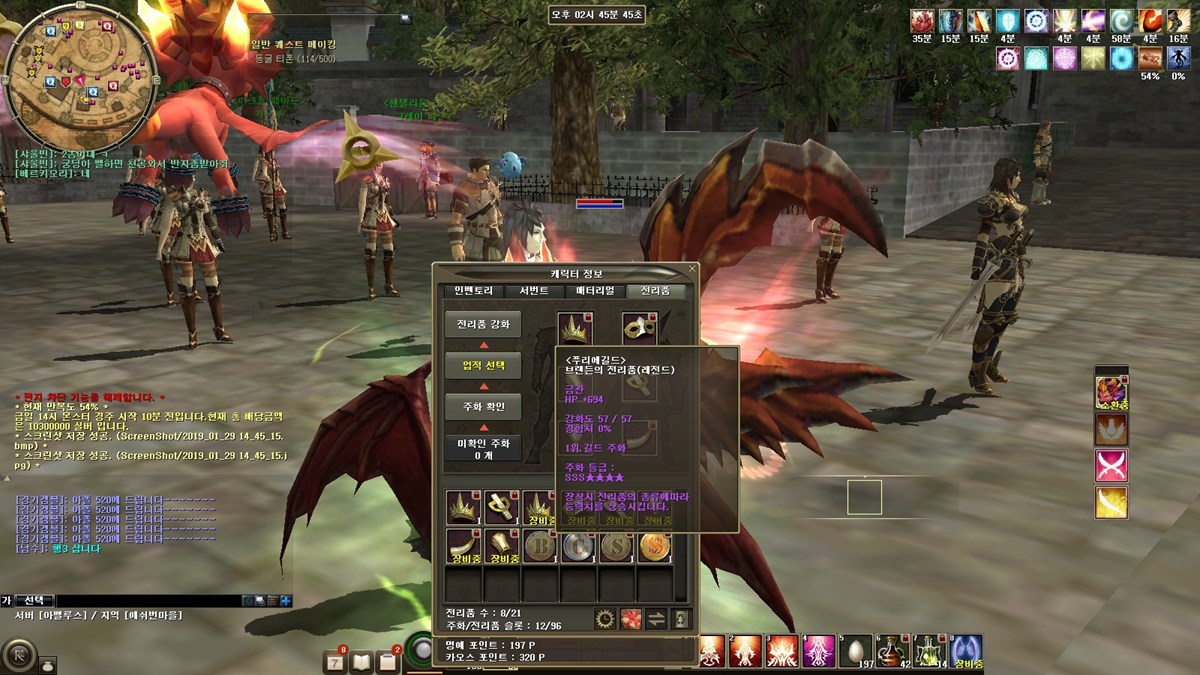Click the red gift box button
The height and width of the screenshot is (675, 1200).
pos(630,619)
